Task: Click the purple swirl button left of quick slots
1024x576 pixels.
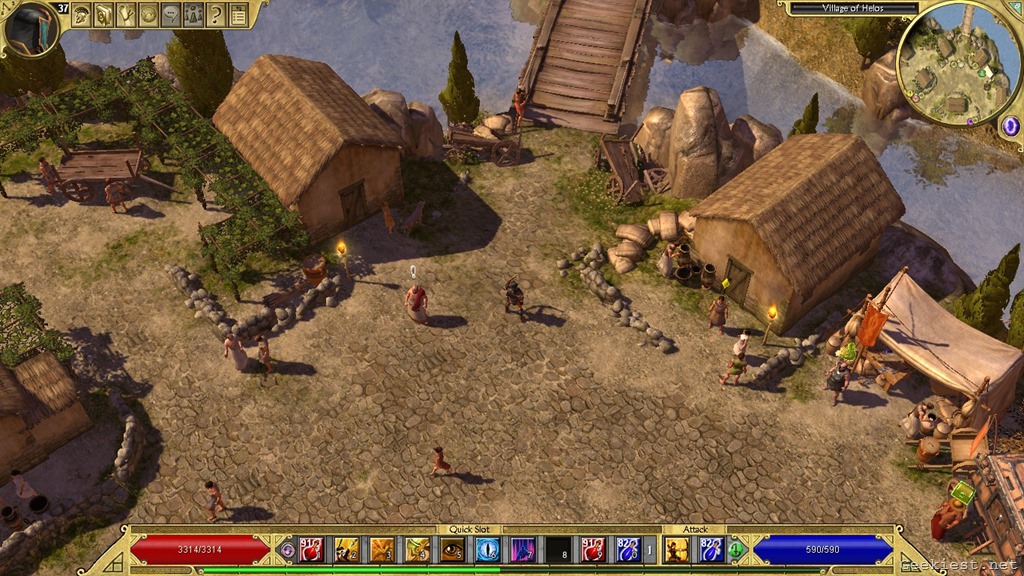Action: (287, 549)
